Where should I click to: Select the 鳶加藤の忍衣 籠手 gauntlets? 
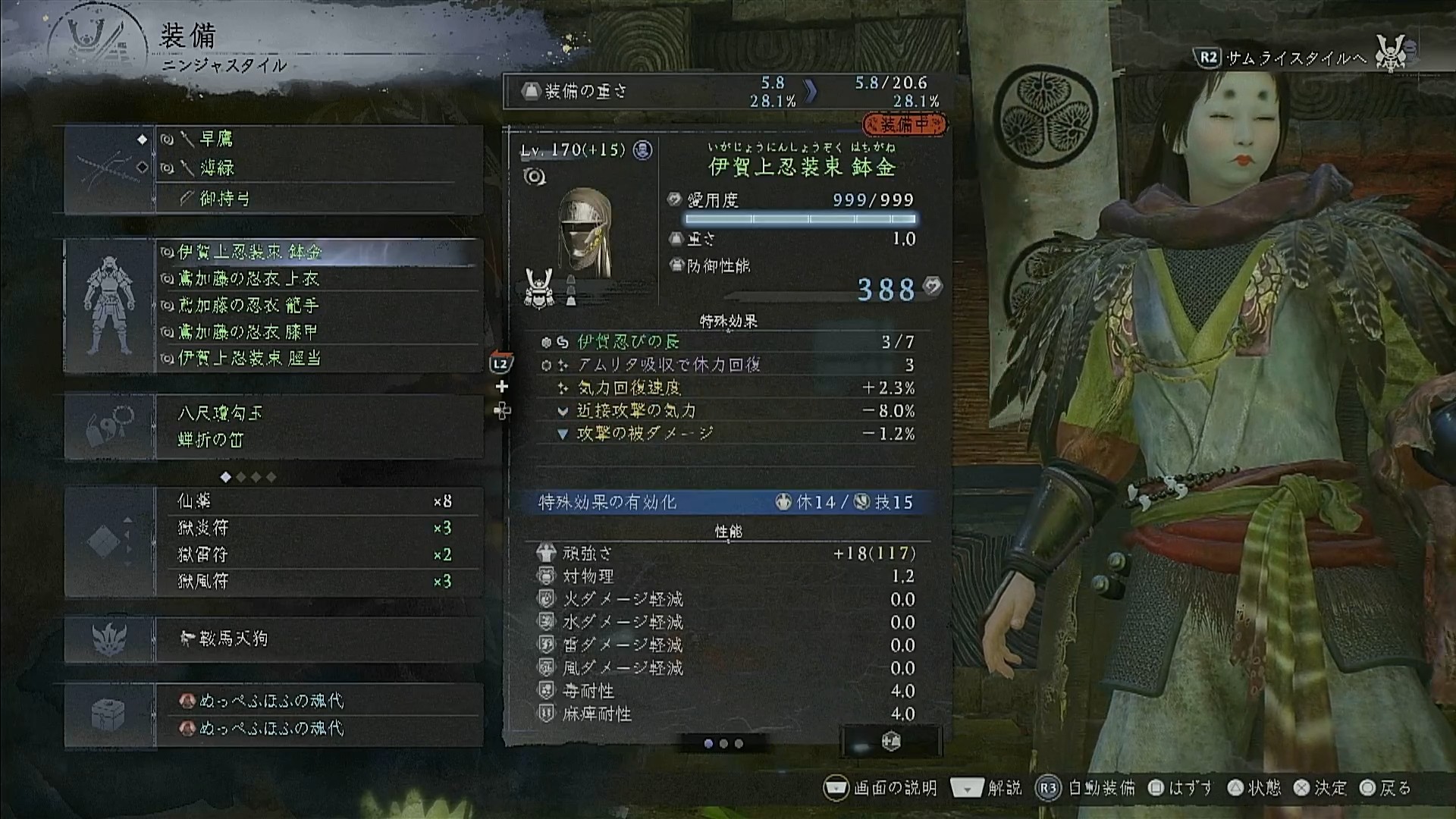tap(318, 306)
